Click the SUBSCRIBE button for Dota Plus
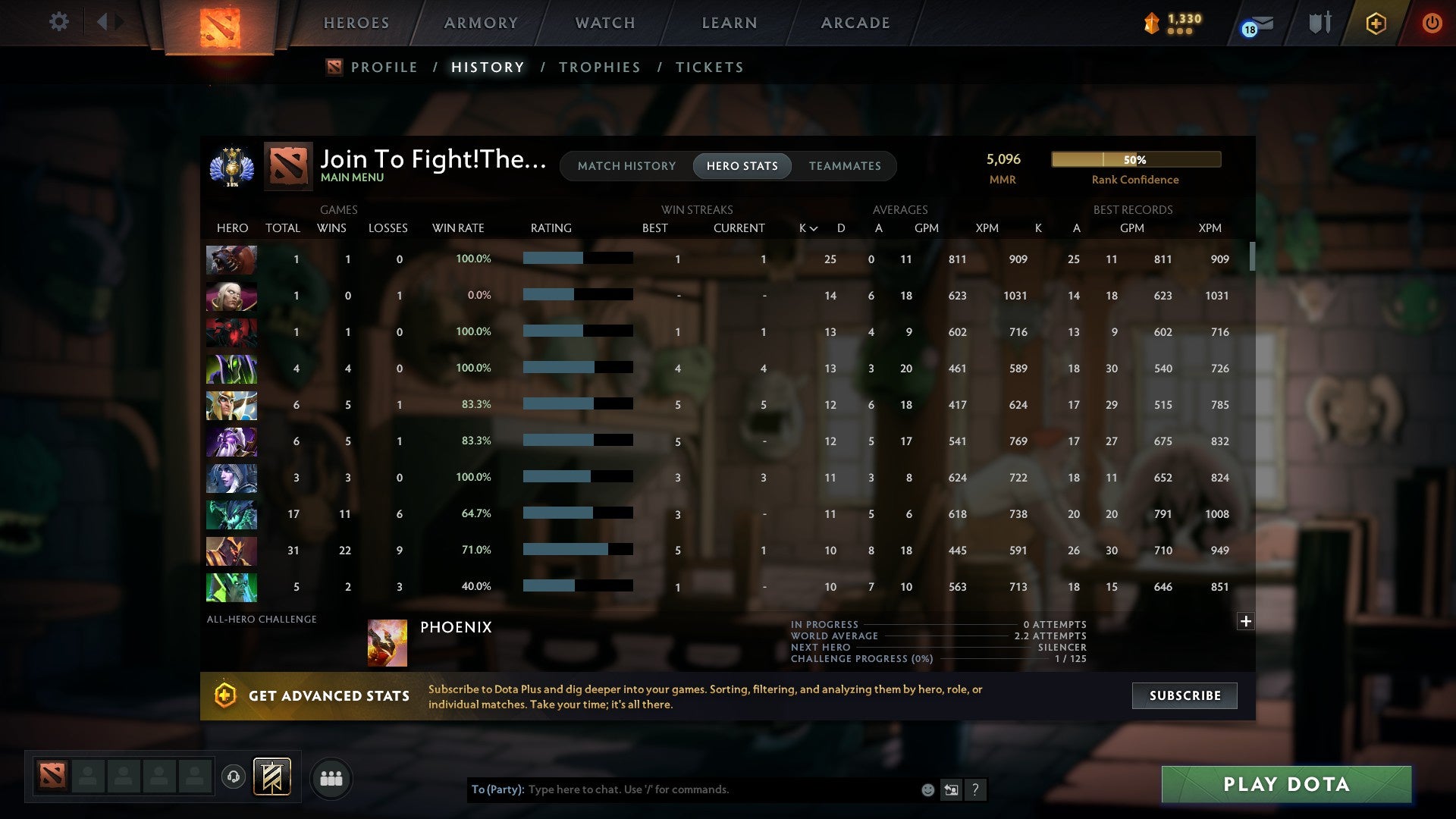Image resolution: width=1456 pixels, height=819 pixels. [x=1184, y=695]
